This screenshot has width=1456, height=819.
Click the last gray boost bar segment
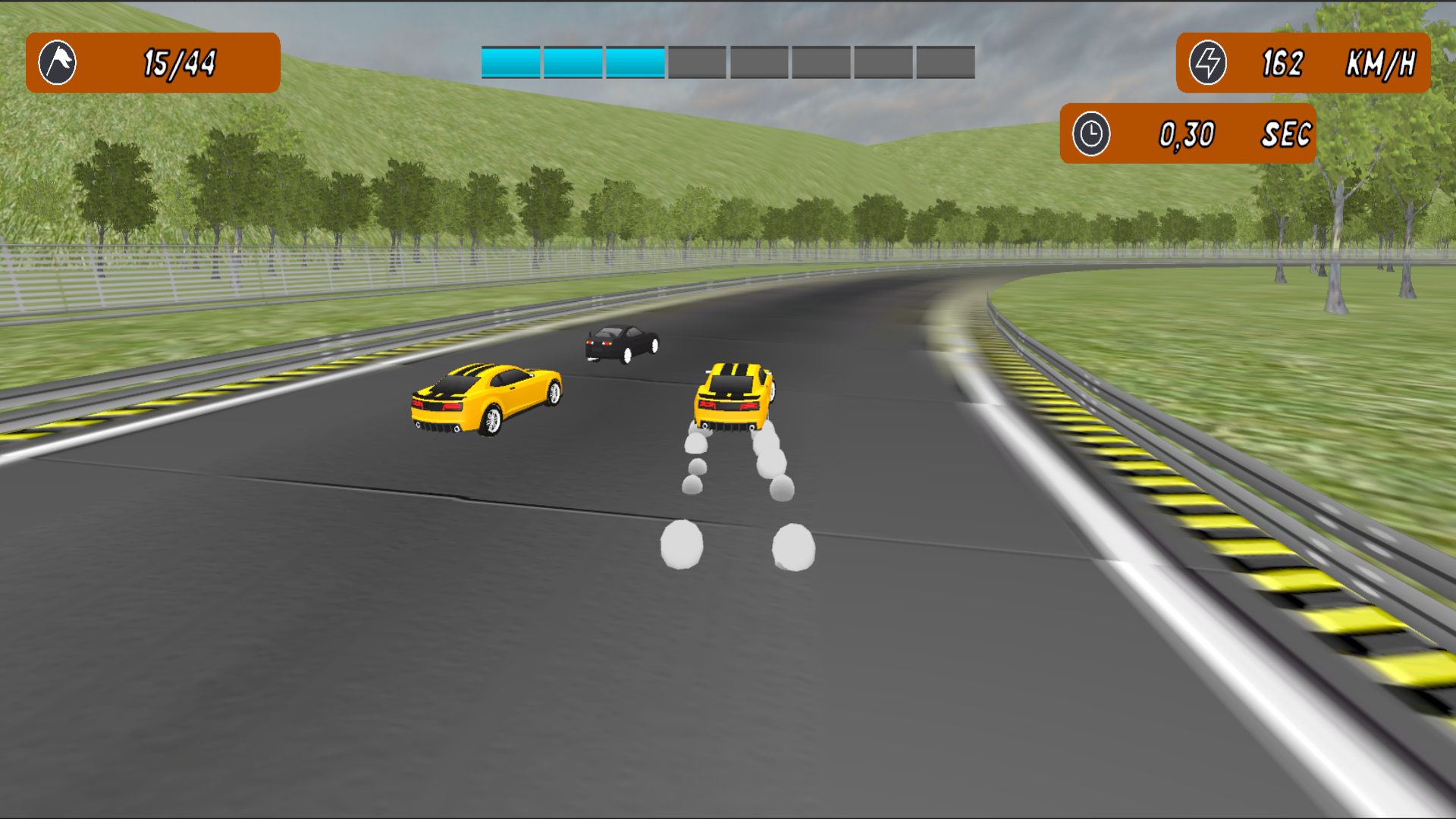tap(944, 62)
